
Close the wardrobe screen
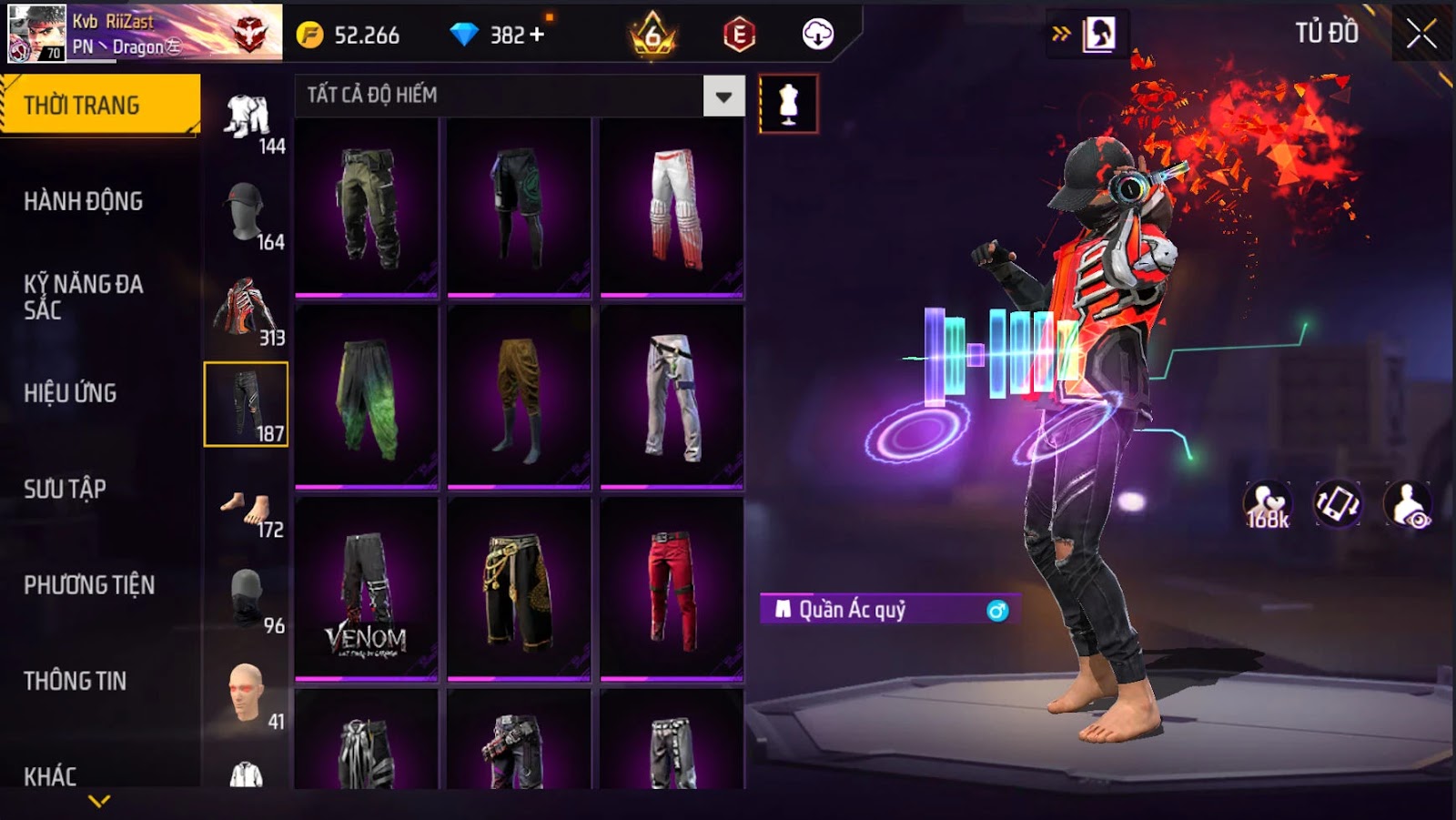(1421, 35)
